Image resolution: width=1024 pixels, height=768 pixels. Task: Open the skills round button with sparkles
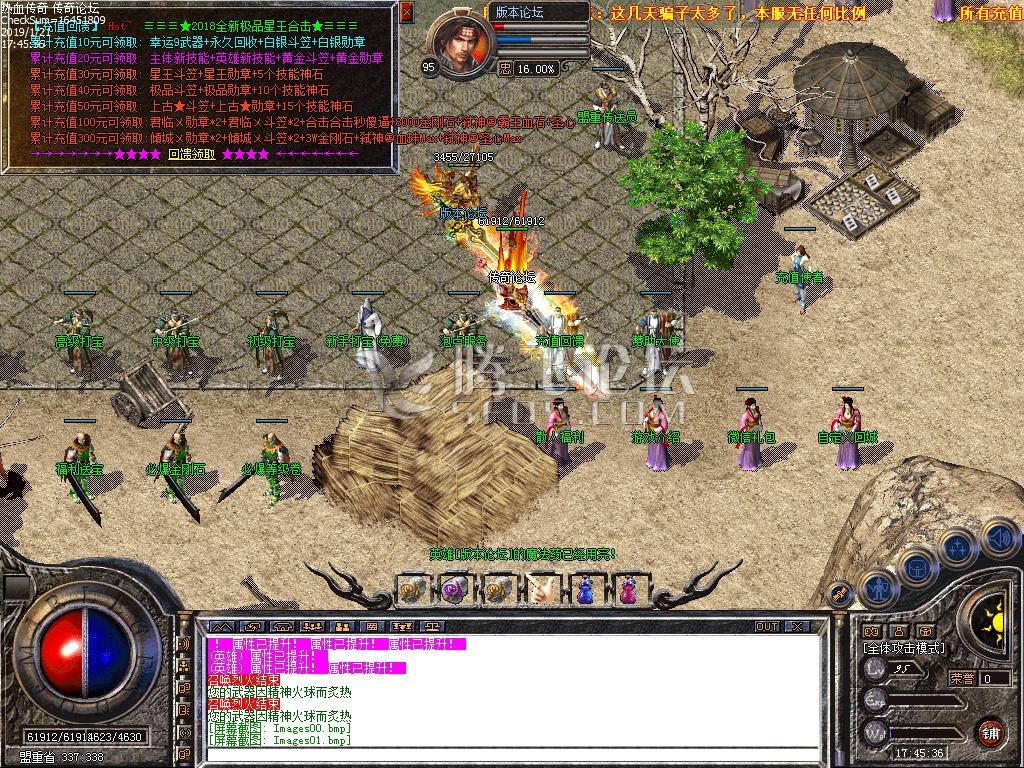pos(957,547)
